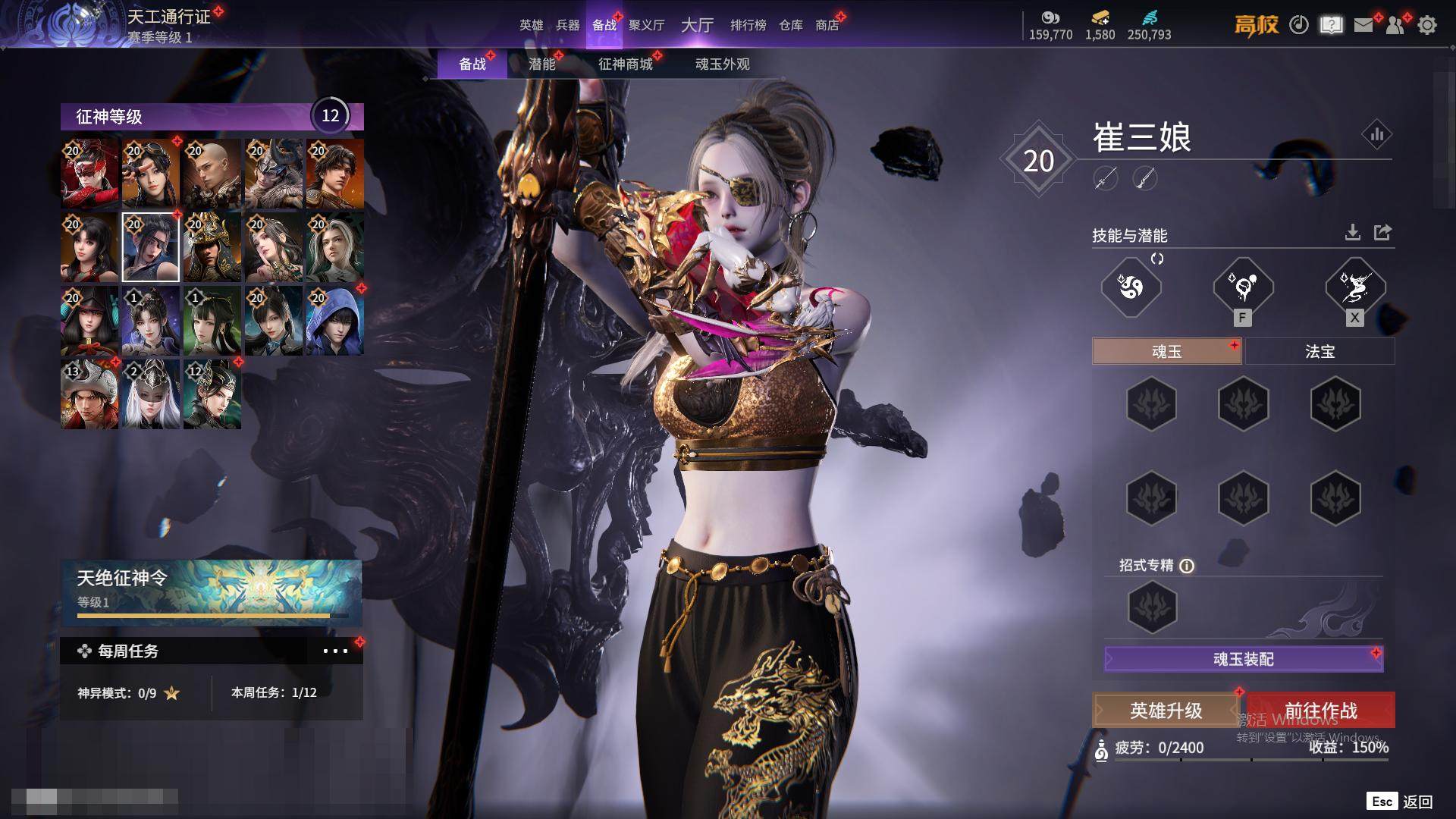Open the 天绝征神令 banner

[x=211, y=592]
